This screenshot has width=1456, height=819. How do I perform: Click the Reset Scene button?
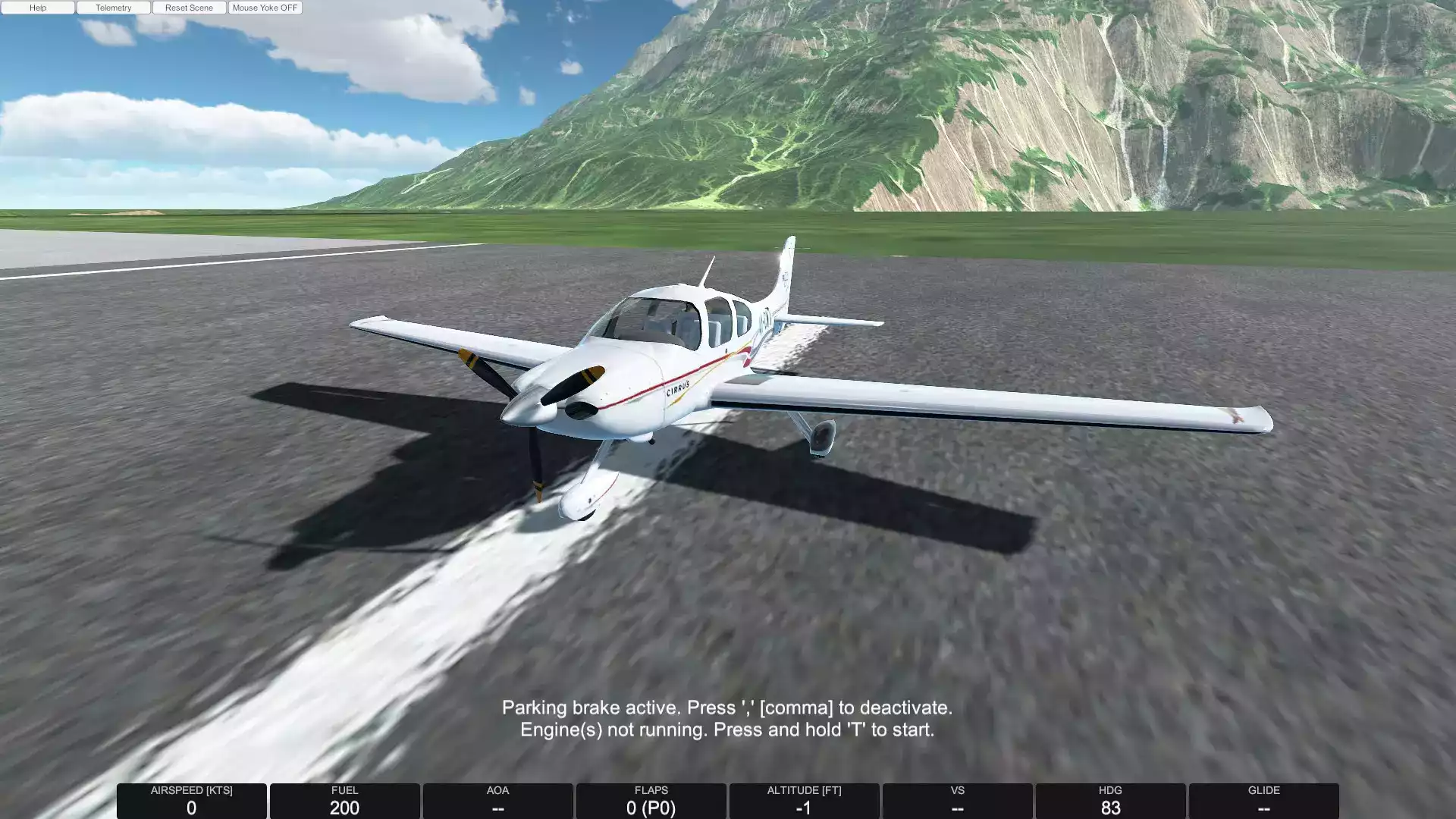(189, 8)
